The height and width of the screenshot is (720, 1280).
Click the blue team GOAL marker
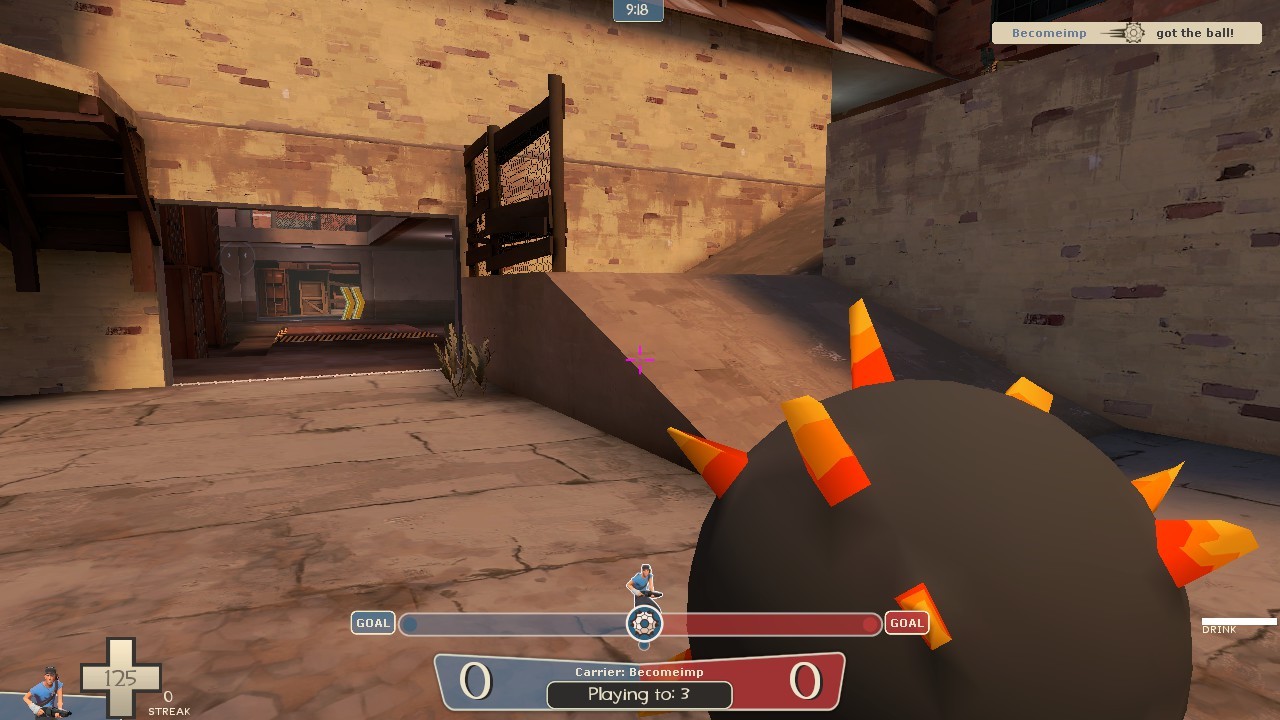click(x=372, y=622)
